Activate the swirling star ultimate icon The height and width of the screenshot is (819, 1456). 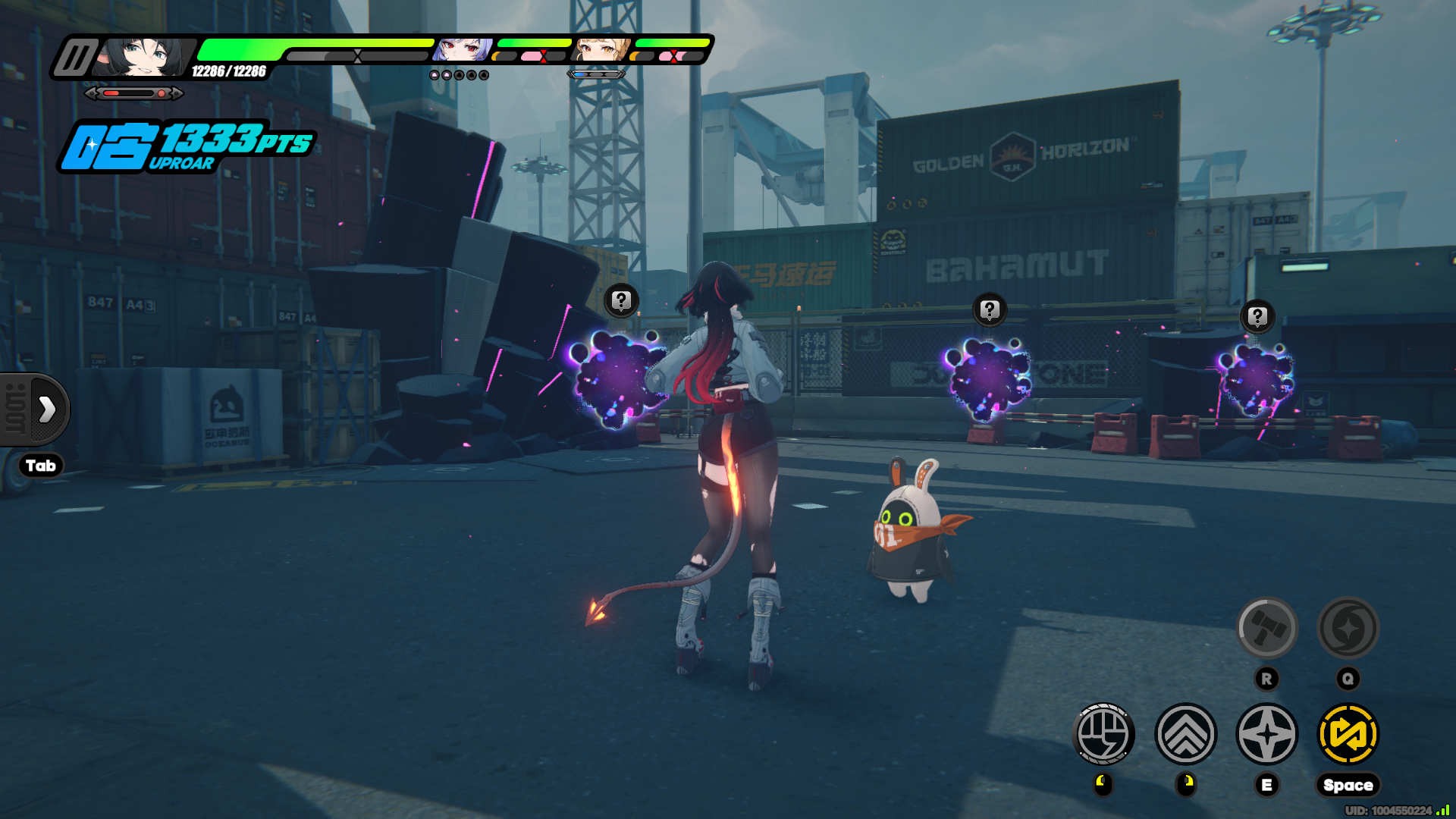point(1348,628)
